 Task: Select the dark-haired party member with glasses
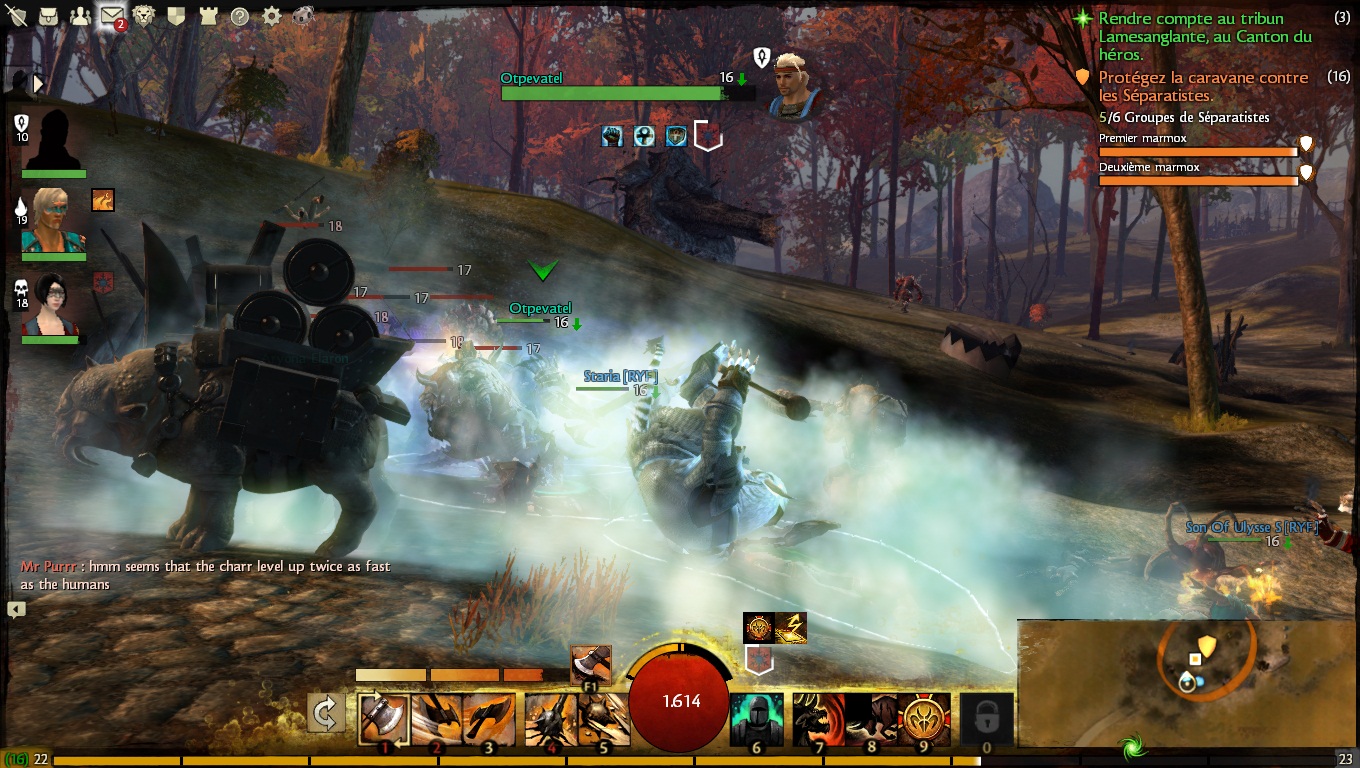(53, 304)
